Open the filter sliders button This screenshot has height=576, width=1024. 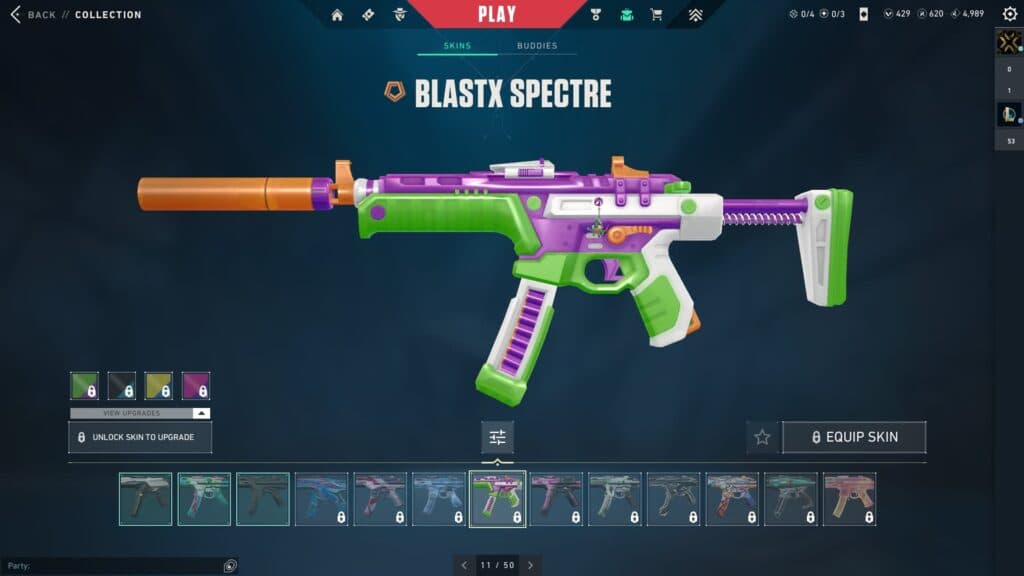(497, 437)
